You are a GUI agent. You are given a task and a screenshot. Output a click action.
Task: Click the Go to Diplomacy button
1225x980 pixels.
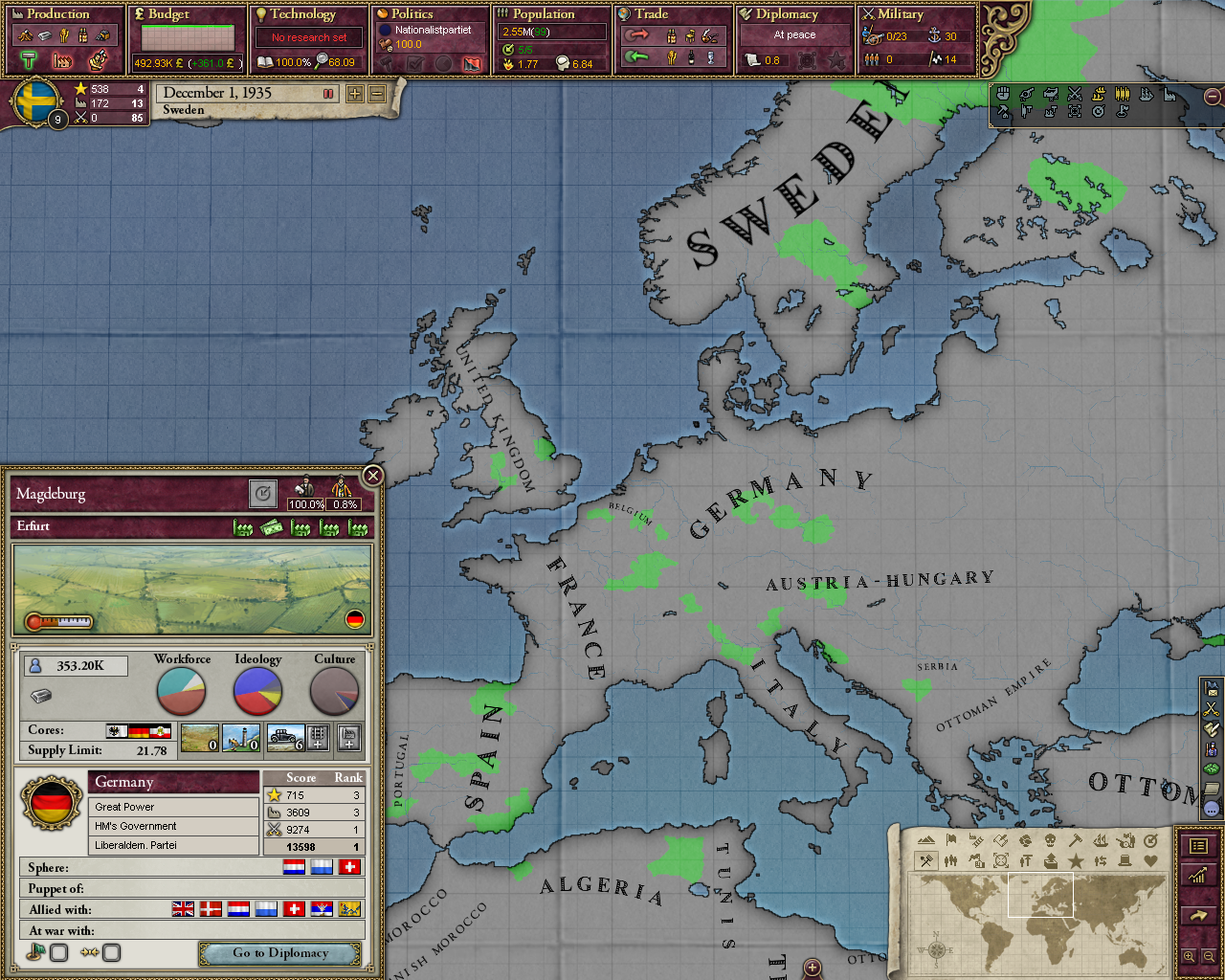click(x=279, y=953)
